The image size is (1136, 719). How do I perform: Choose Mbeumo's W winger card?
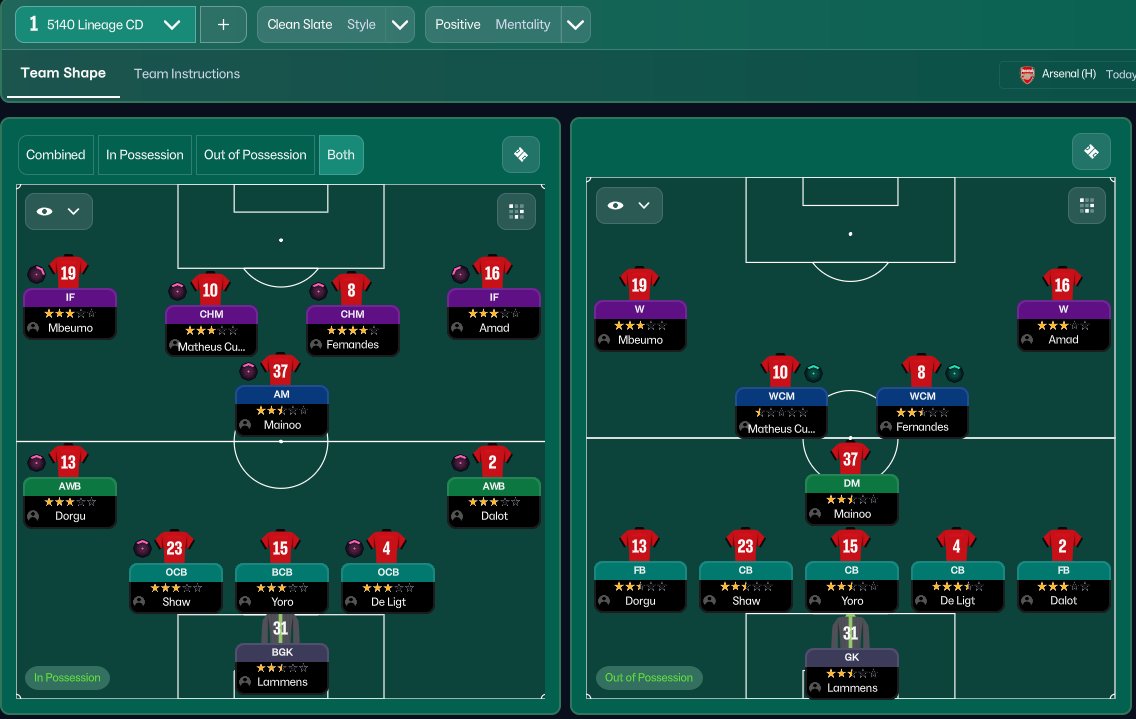(x=640, y=325)
